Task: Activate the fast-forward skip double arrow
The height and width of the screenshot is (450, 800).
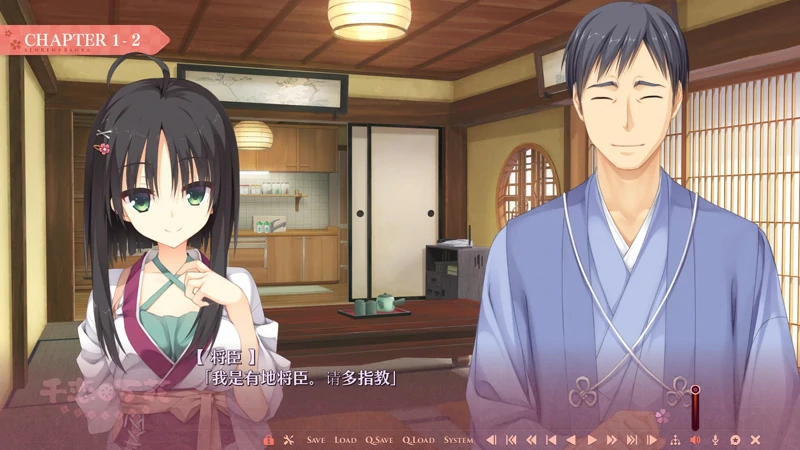Action: (x=612, y=440)
